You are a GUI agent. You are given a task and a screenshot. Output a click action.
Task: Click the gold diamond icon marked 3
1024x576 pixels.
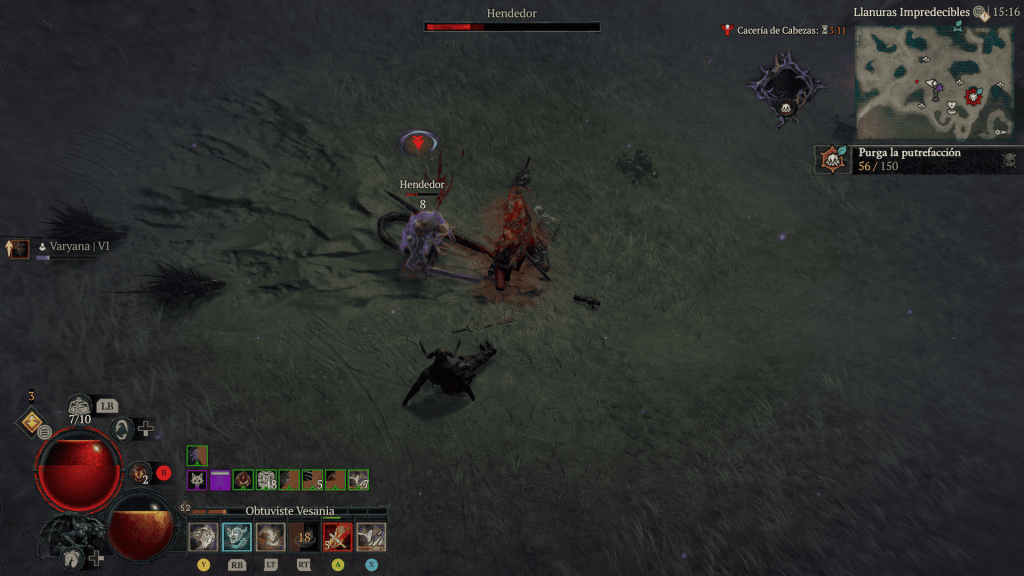[30, 420]
